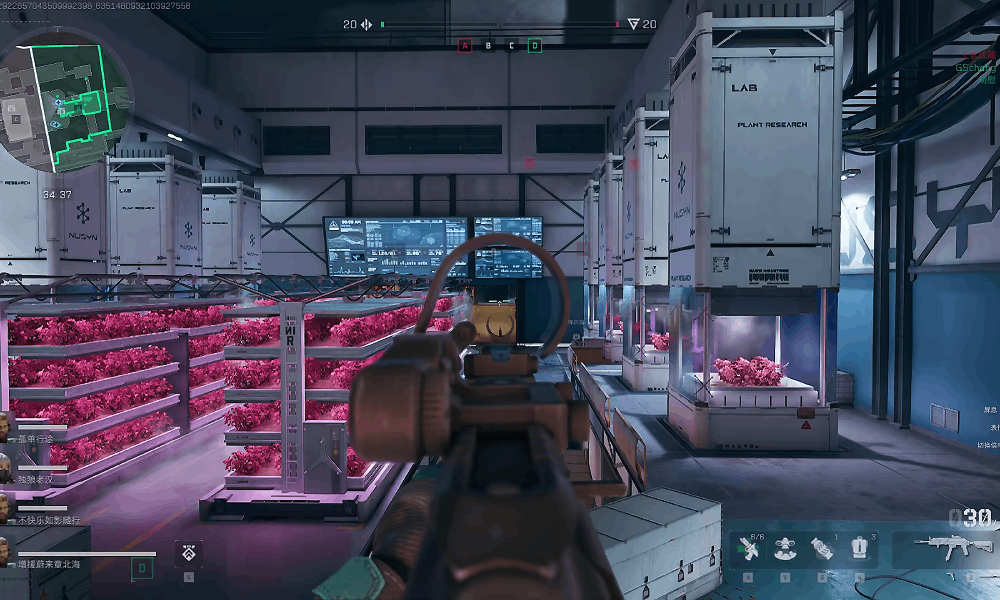This screenshot has width=1000, height=600.
Task: Select capture point C marker
Action: click(x=511, y=45)
